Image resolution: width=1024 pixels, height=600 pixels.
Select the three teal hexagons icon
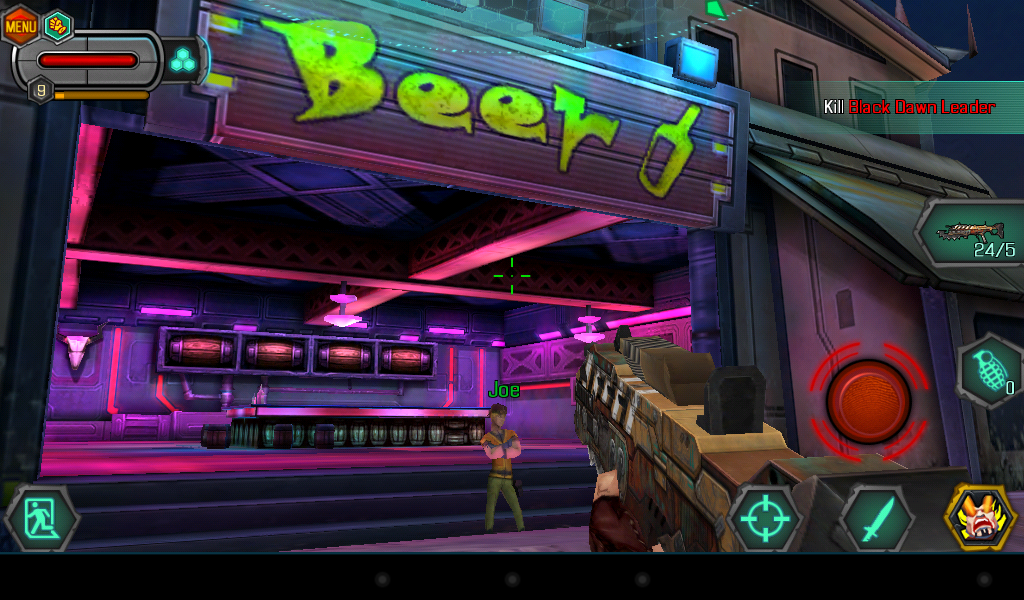pos(183,61)
